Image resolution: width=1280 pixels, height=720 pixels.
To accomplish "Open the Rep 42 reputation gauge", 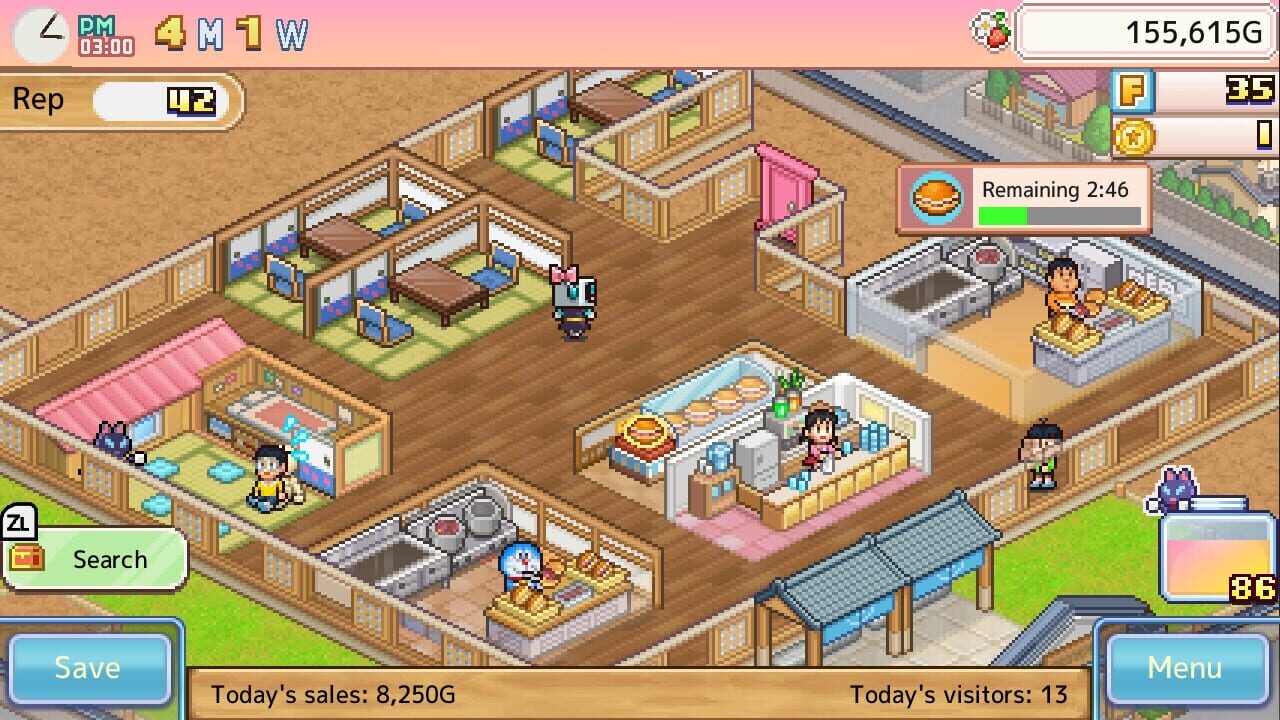I will [120, 99].
